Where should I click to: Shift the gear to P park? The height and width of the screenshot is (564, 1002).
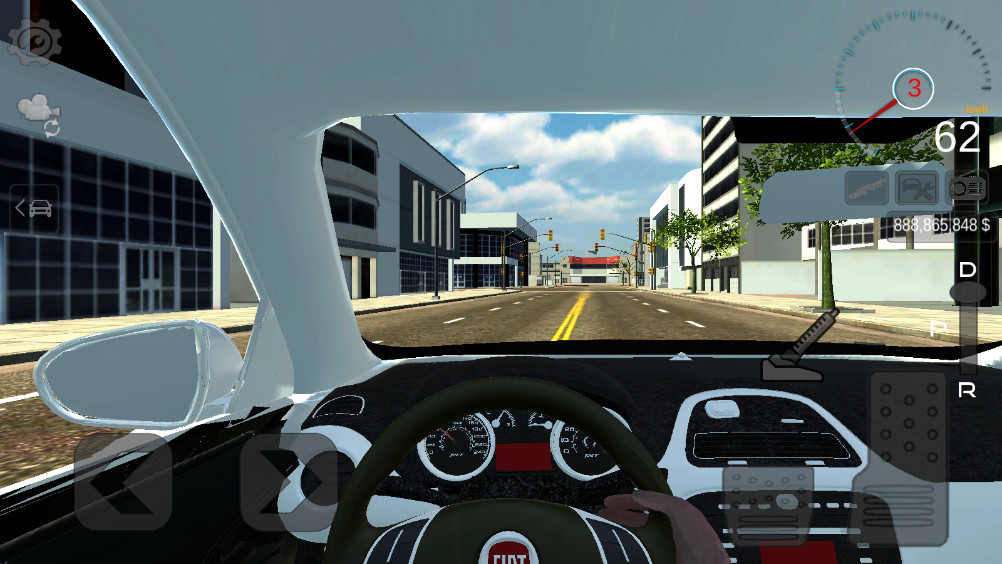pos(939,329)
